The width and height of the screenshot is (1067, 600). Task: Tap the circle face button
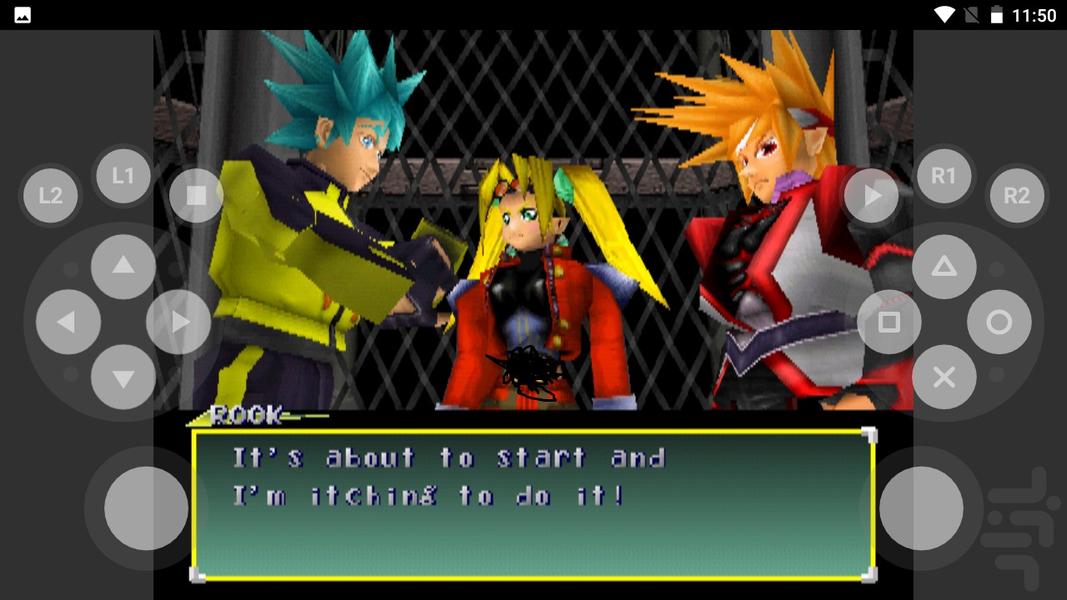[x=999, y=322]
